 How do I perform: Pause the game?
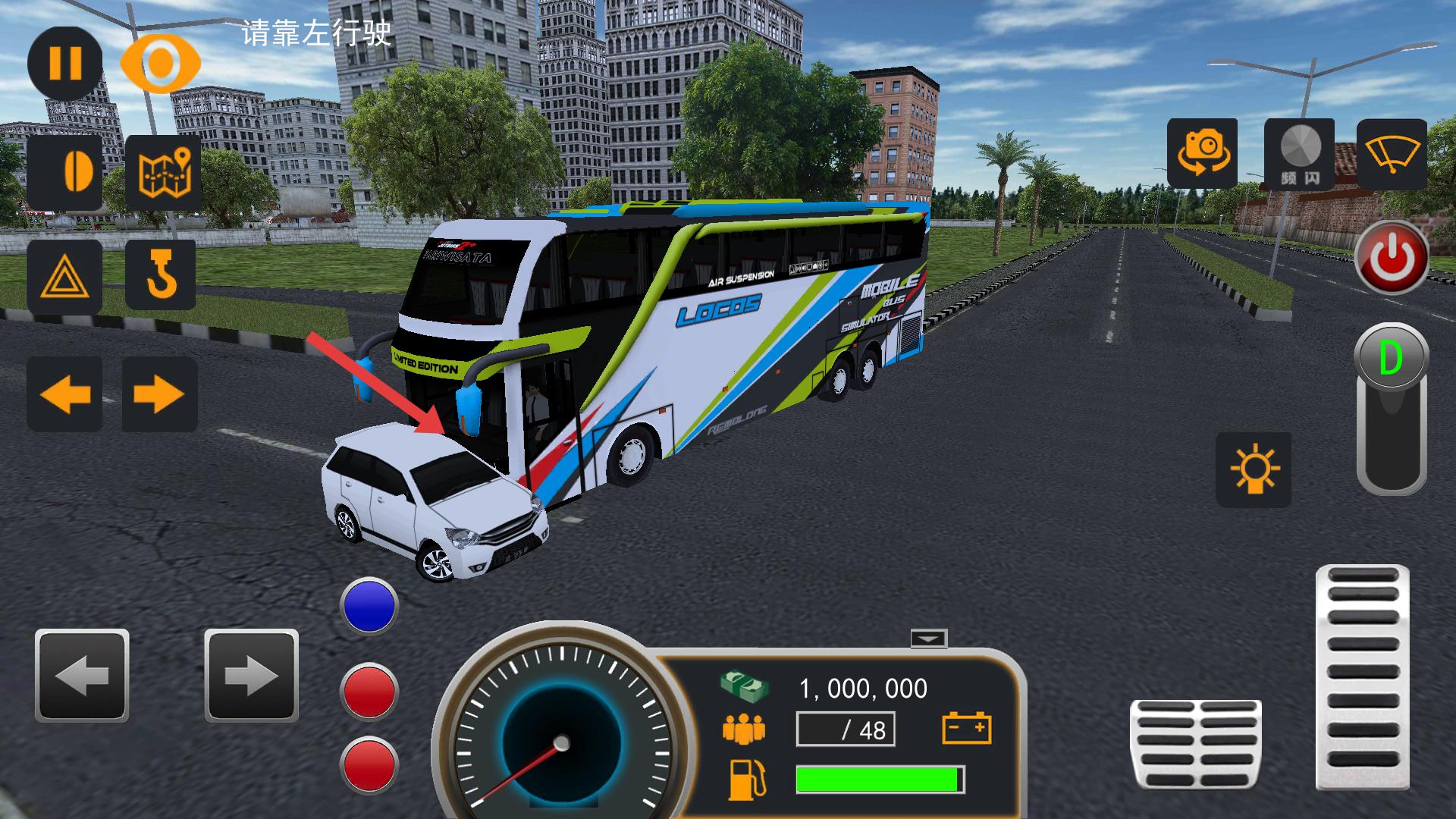pos(64,63)
